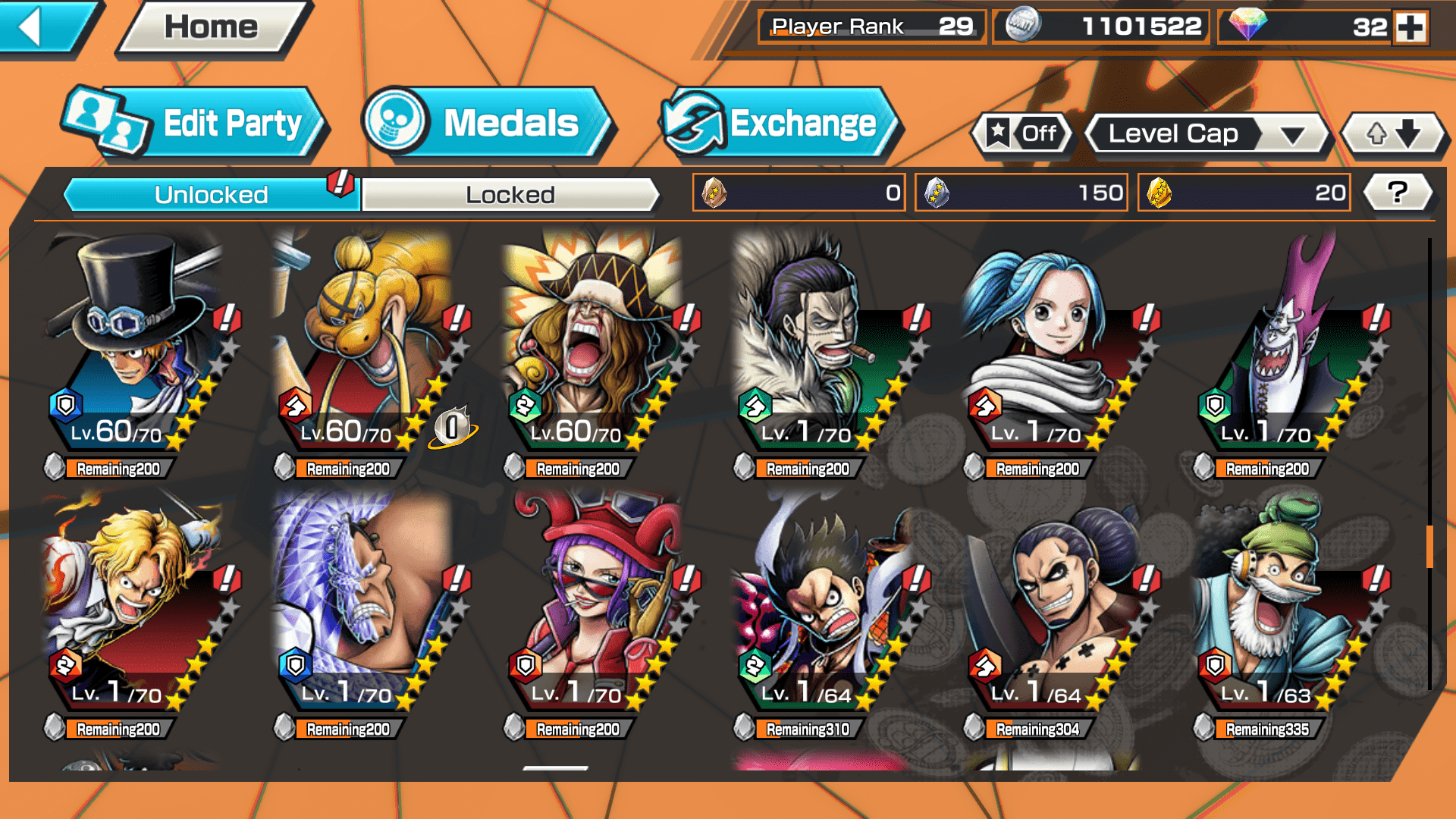Toggle the star favorites filter Off button

point(1022,134)
